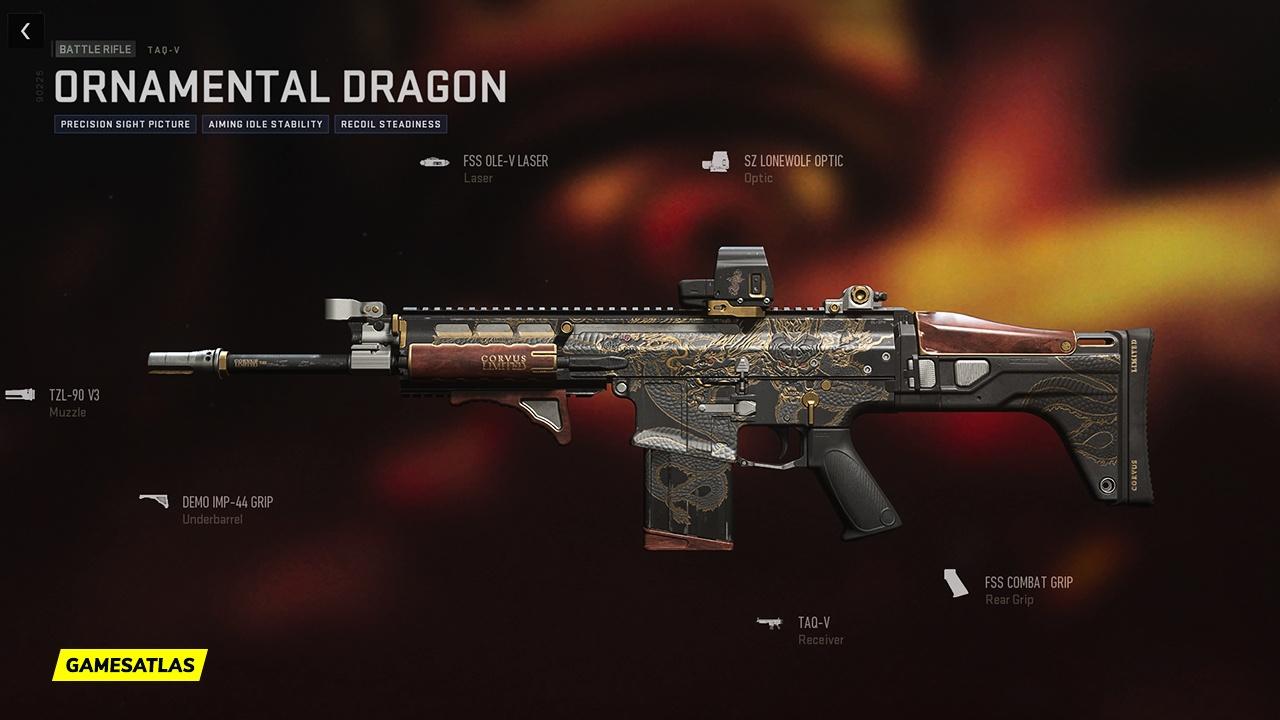Click the Recoil Steadiness tag
The height and width of the screenshot is (720, 1280).
click(x=390, y=125)
